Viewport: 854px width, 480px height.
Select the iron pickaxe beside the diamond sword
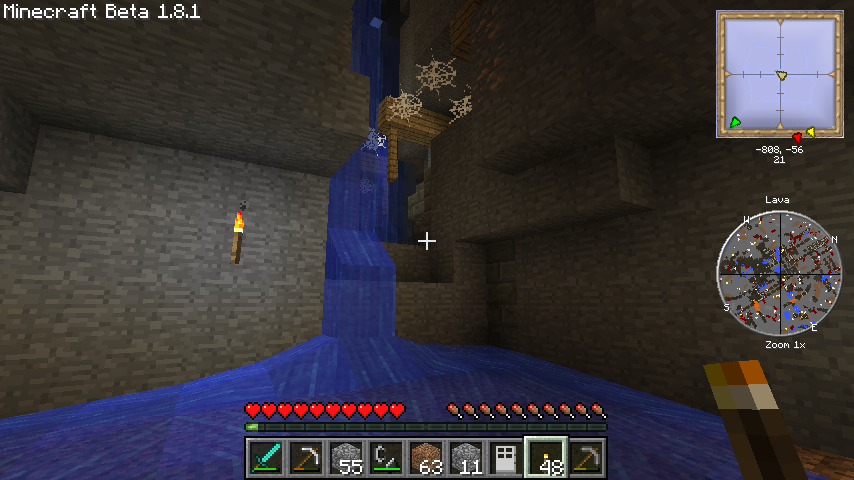pyautogui.click(x=306, y=458)
